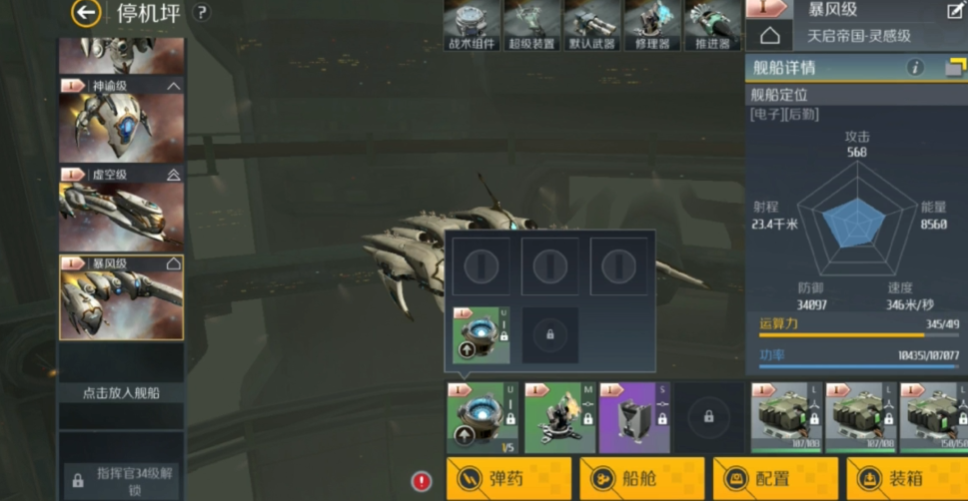Open the question mark help icon
This screenshot has width=968, height=501.
[x=202, y=13]
